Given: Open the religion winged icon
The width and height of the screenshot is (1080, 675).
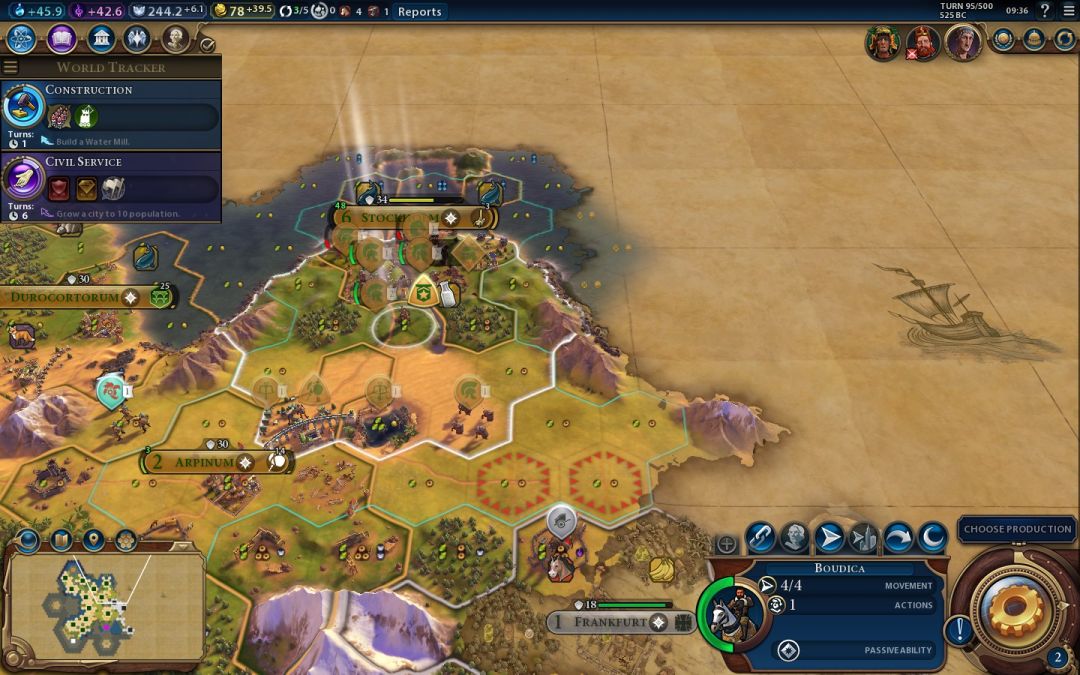Looking at the screenshot, I should point(137,39).
